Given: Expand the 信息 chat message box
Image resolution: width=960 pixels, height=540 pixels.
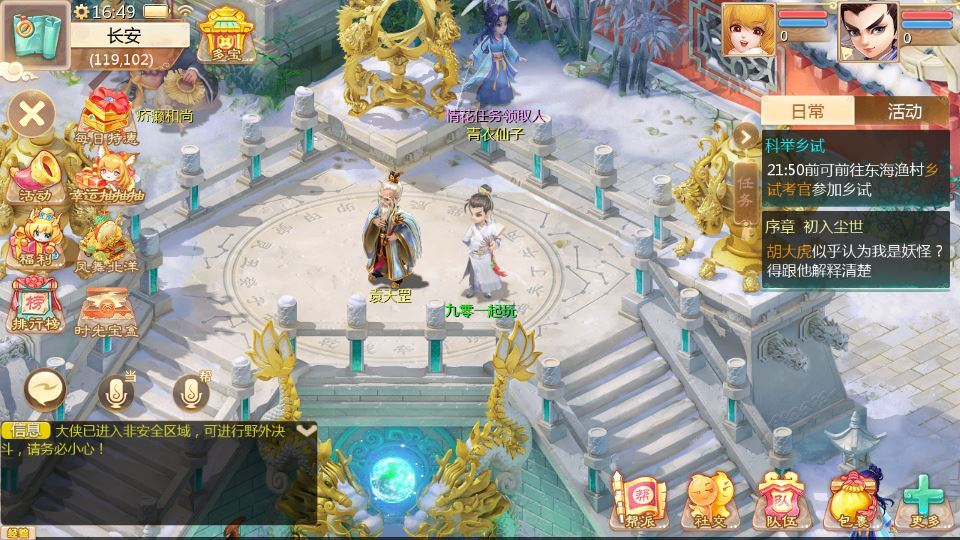Looking at the screenshot, I should click(307, 430).
